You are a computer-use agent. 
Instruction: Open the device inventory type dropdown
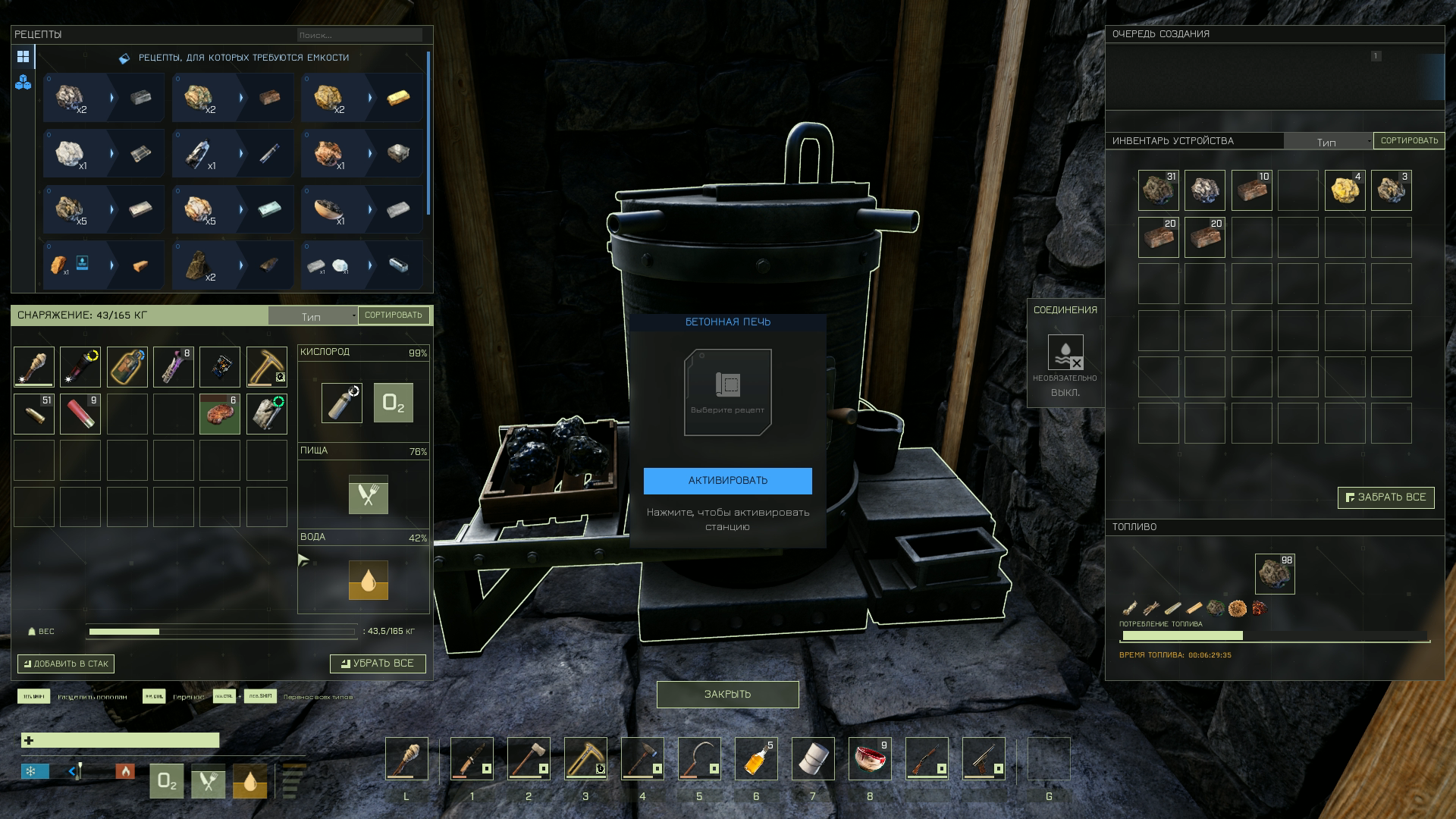pos(1328,142)
